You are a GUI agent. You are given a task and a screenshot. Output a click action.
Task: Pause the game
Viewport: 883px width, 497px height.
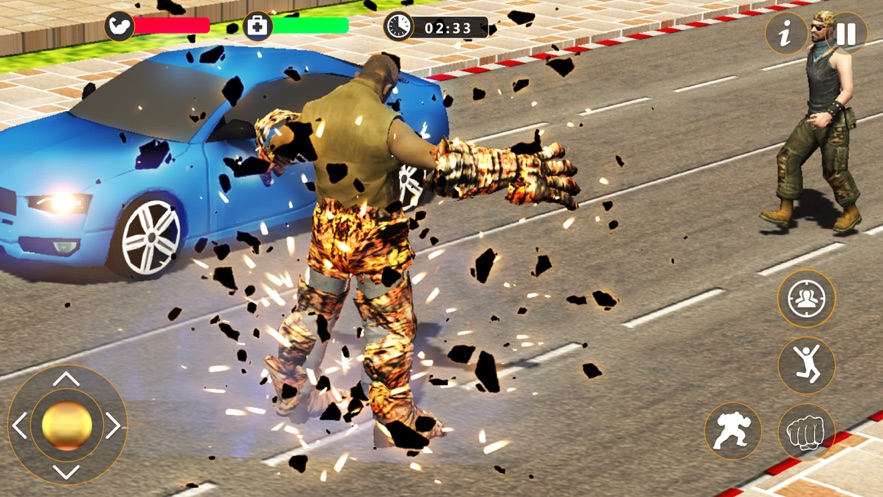pyautogui.click(x=846, y=34)
